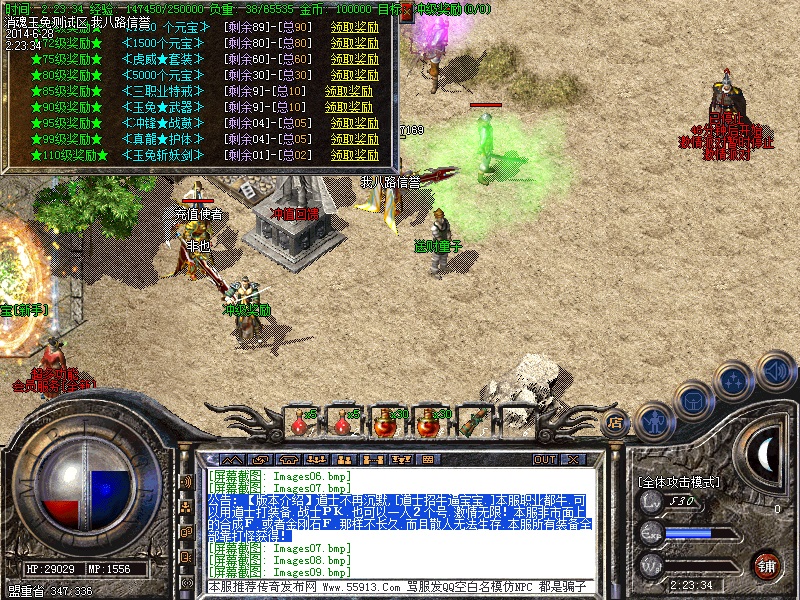This screenshot has height=600, width=800.
Task: Open the red 铺 stall button
Action: tap(767, 565)
